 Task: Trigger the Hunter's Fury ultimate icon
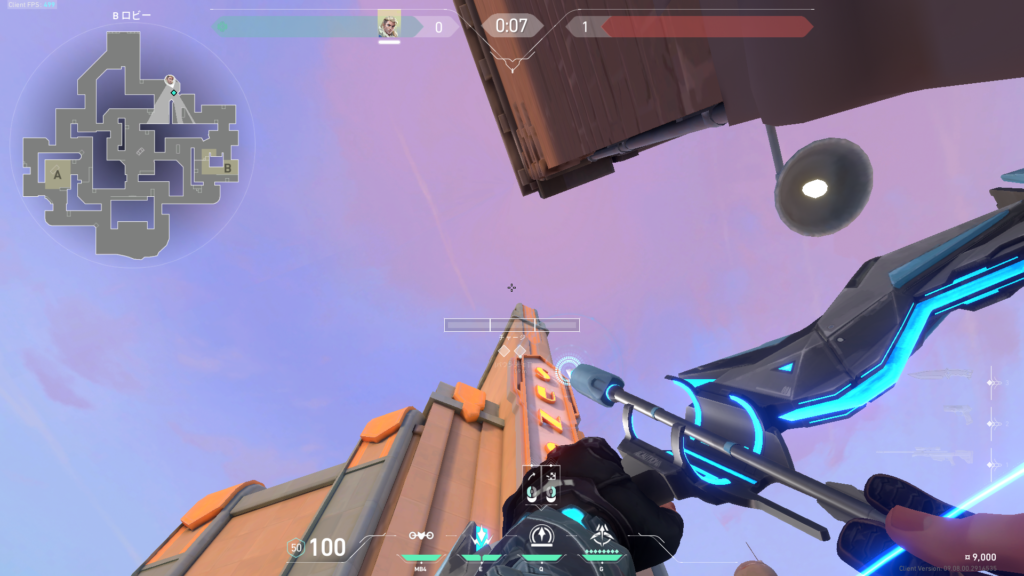point(602,537)
